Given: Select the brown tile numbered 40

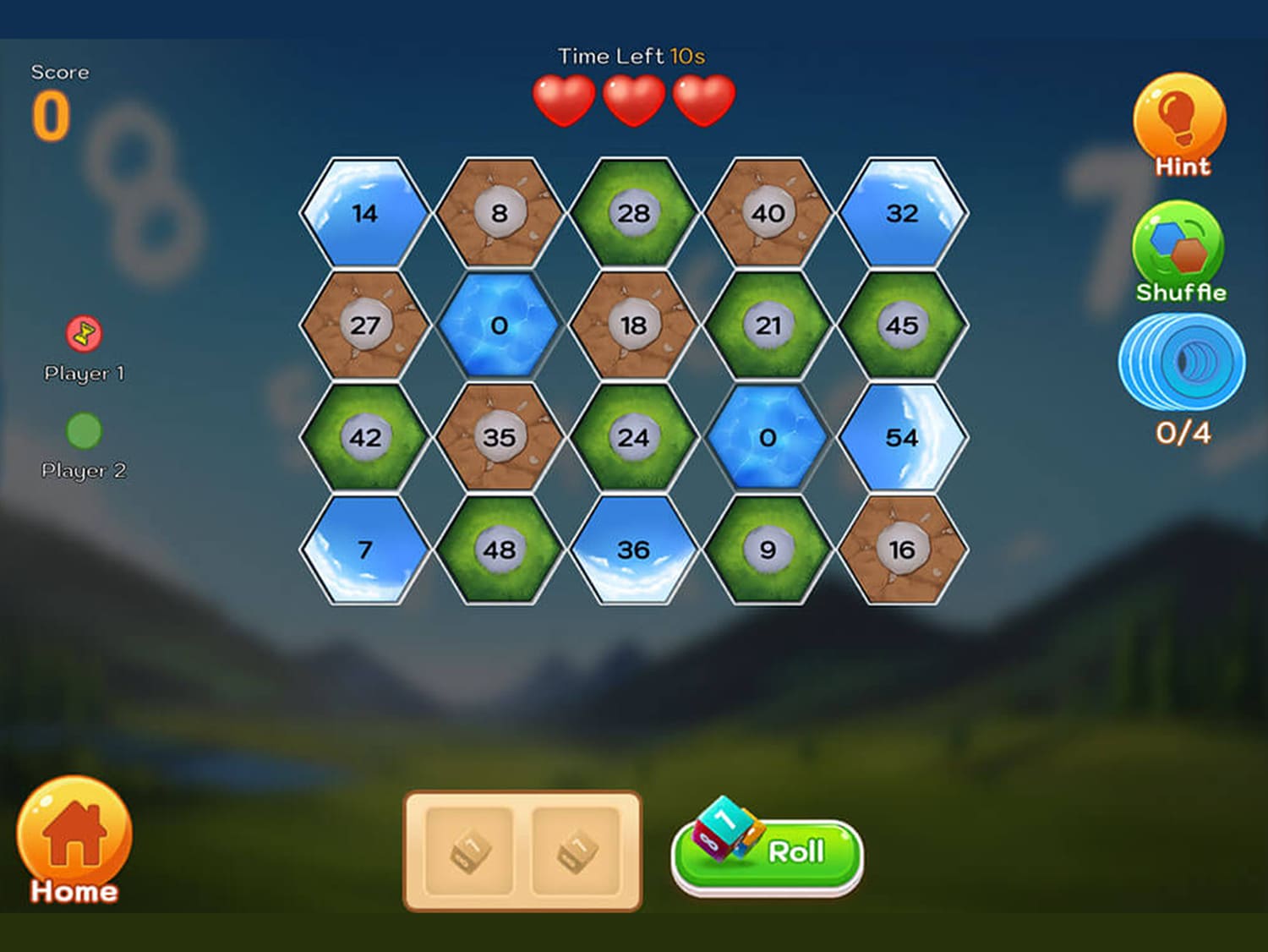Looking at the screenshot, I should [768, 213].
